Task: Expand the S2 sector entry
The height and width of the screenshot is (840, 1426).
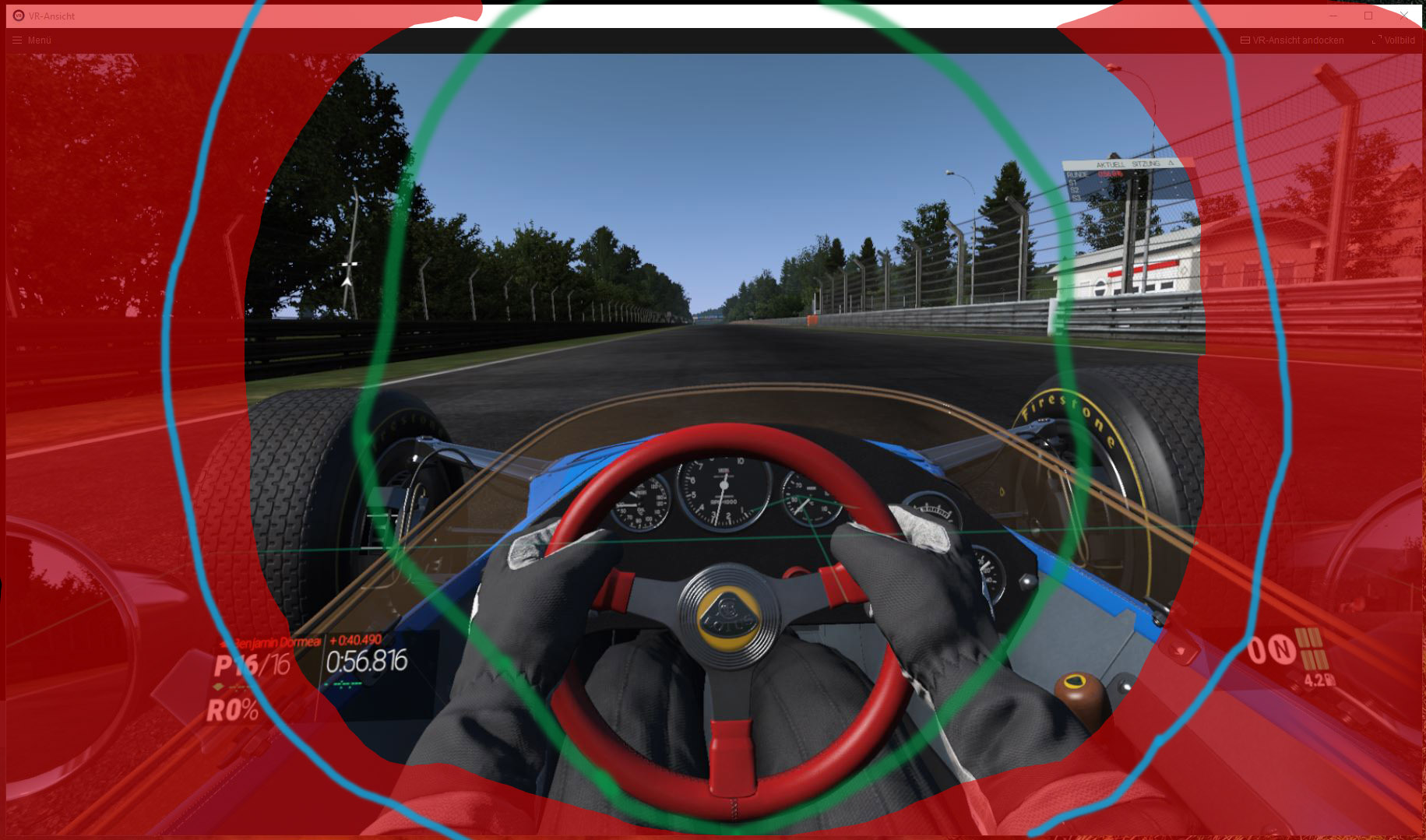Action: pos(1075,191)
